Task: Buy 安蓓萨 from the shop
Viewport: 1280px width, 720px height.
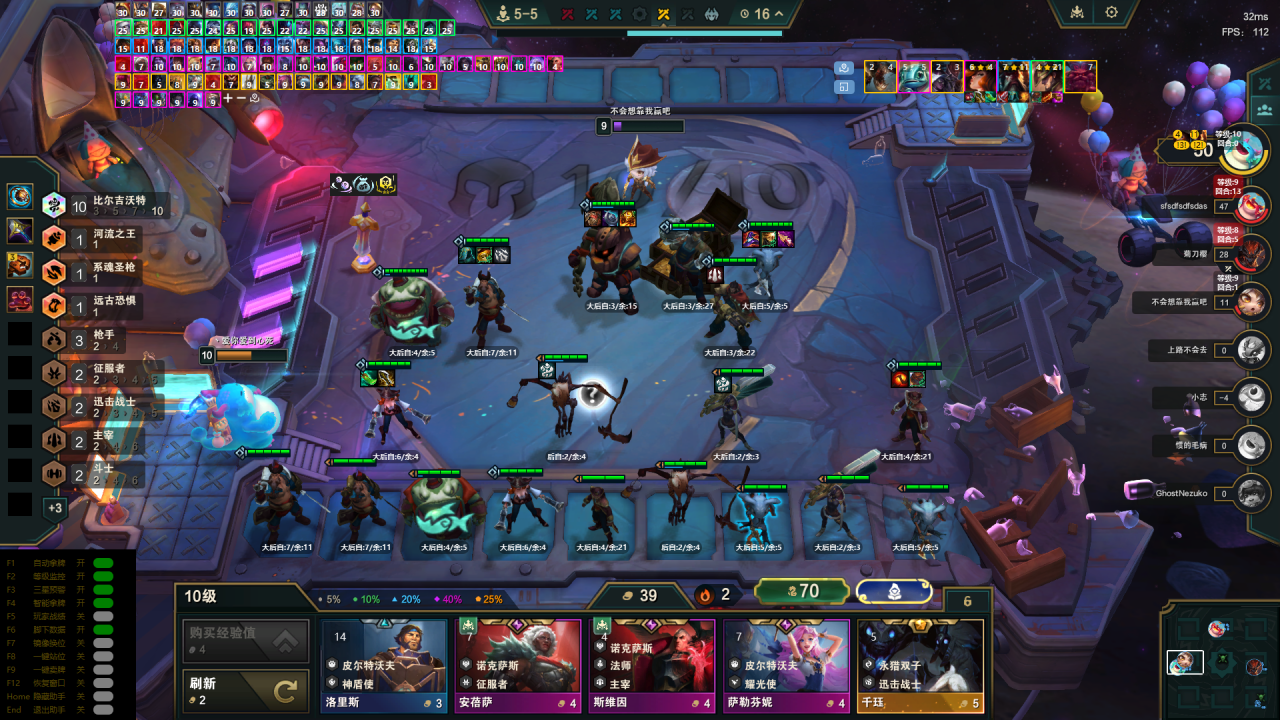Action: [518, 664]
